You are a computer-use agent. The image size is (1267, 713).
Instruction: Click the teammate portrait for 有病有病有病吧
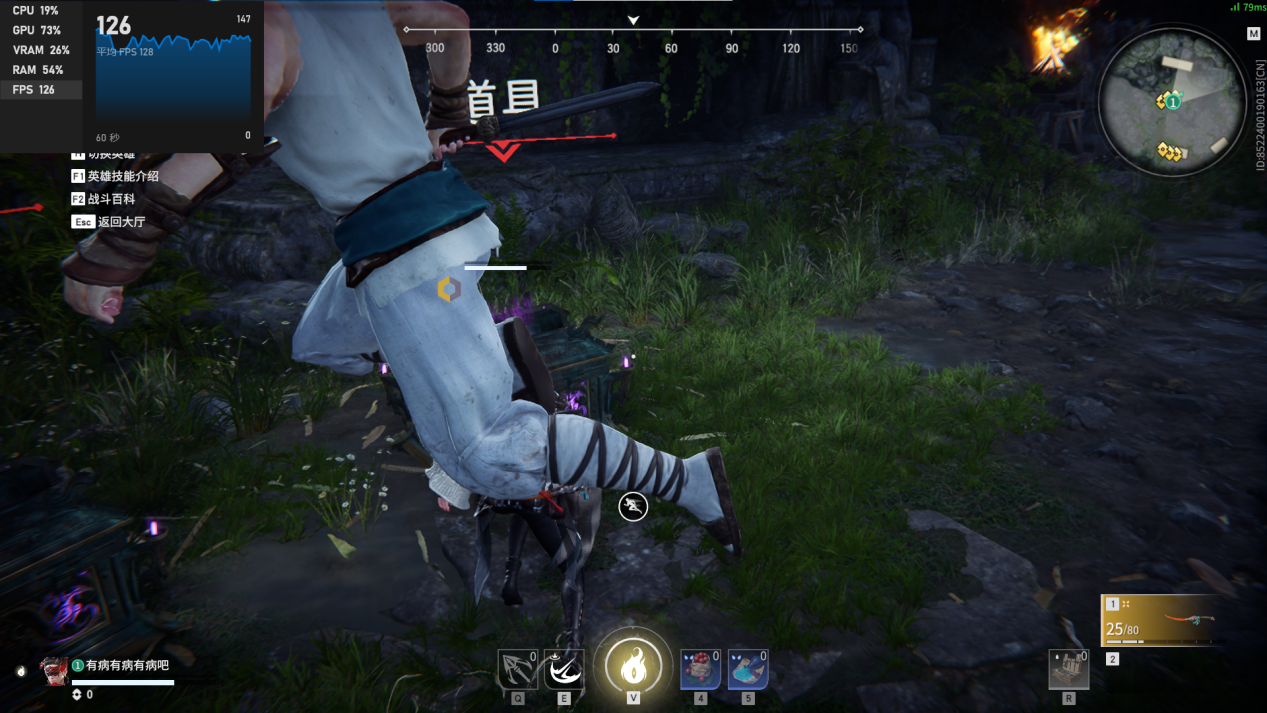[54, 671]
